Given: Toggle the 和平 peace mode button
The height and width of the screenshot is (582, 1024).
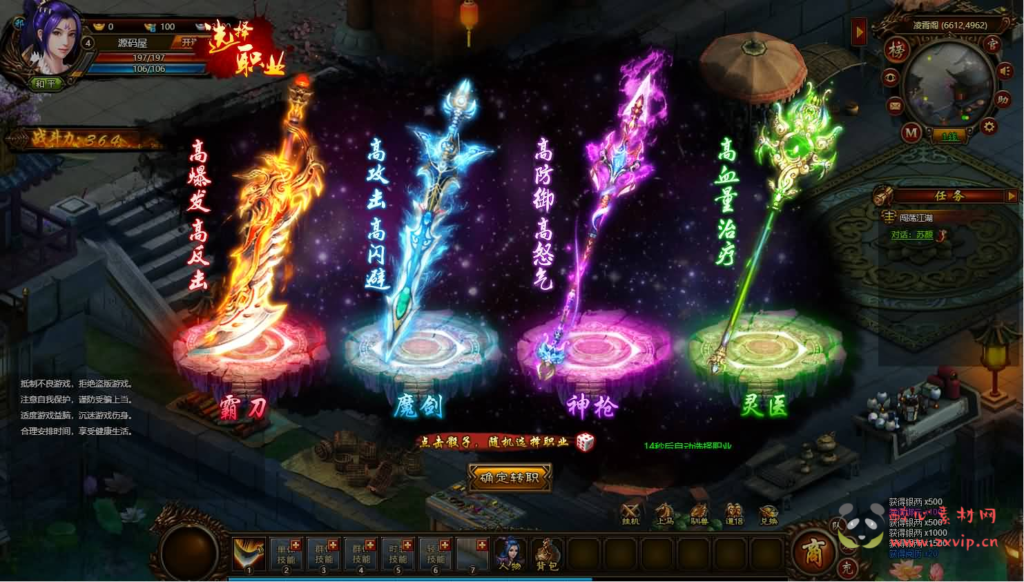Looking at the screenshot, I should (x=43, y=83).
